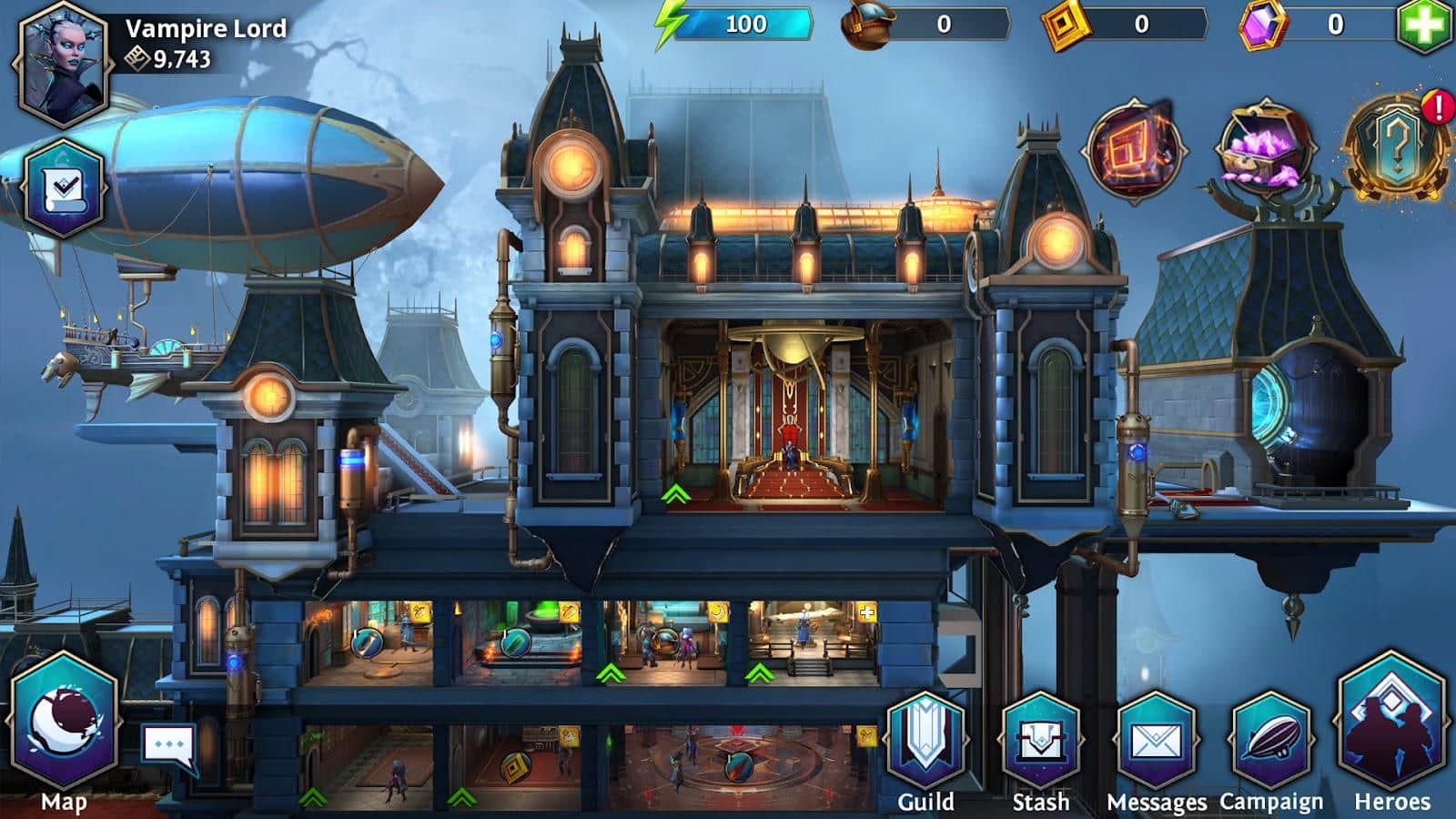The height and width of the screenshot is (819, 1456).
Task: Open the quest checklist scroll icon
Action: [x=64, y=189]
